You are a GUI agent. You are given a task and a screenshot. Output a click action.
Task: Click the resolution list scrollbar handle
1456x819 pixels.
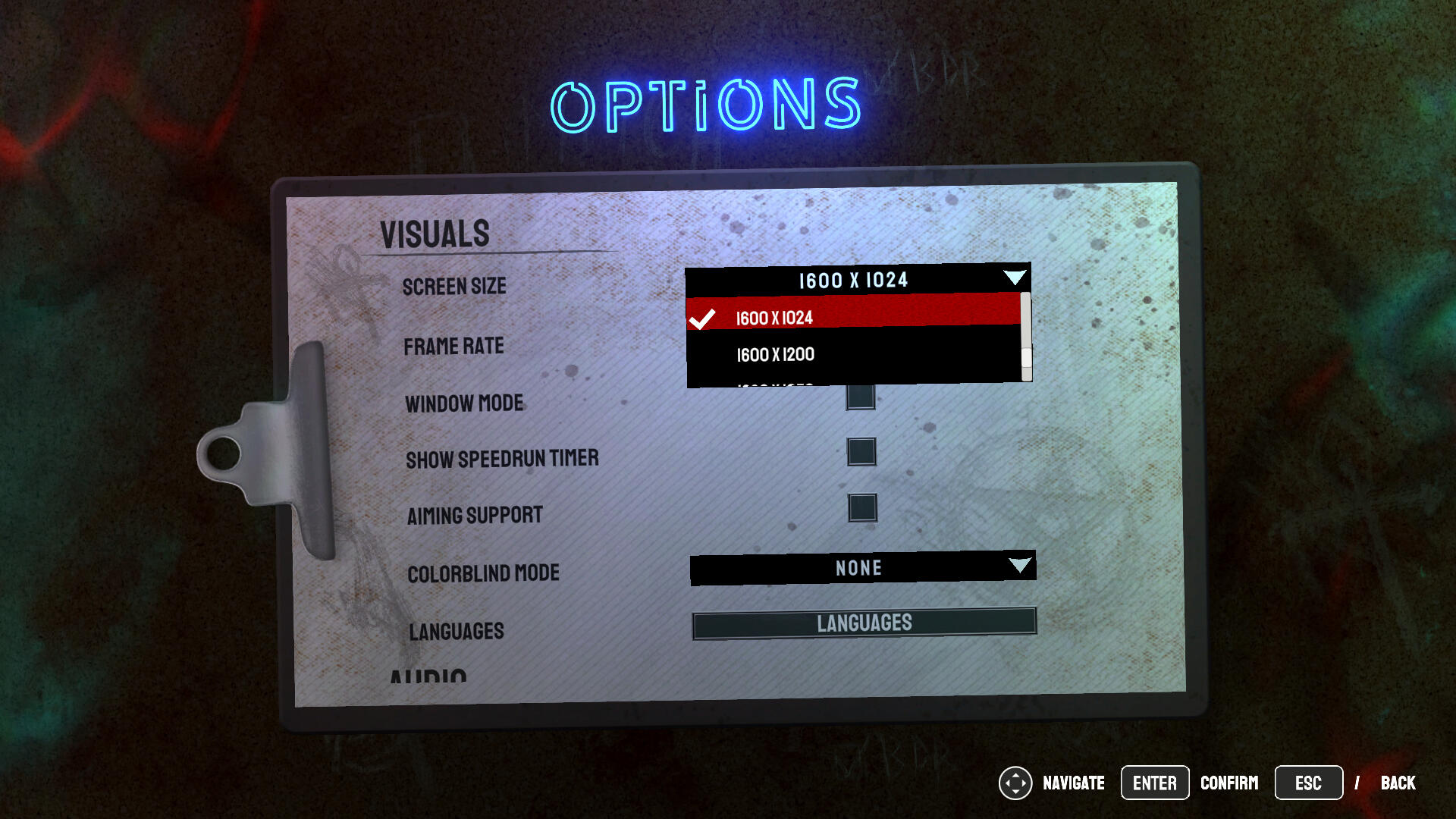click(x=1026, y=357)
